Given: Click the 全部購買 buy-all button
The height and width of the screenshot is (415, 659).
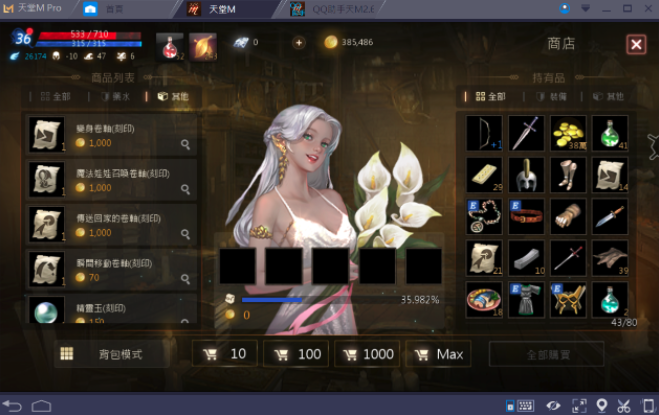Looking at the screenshot, I should [546, 354].
